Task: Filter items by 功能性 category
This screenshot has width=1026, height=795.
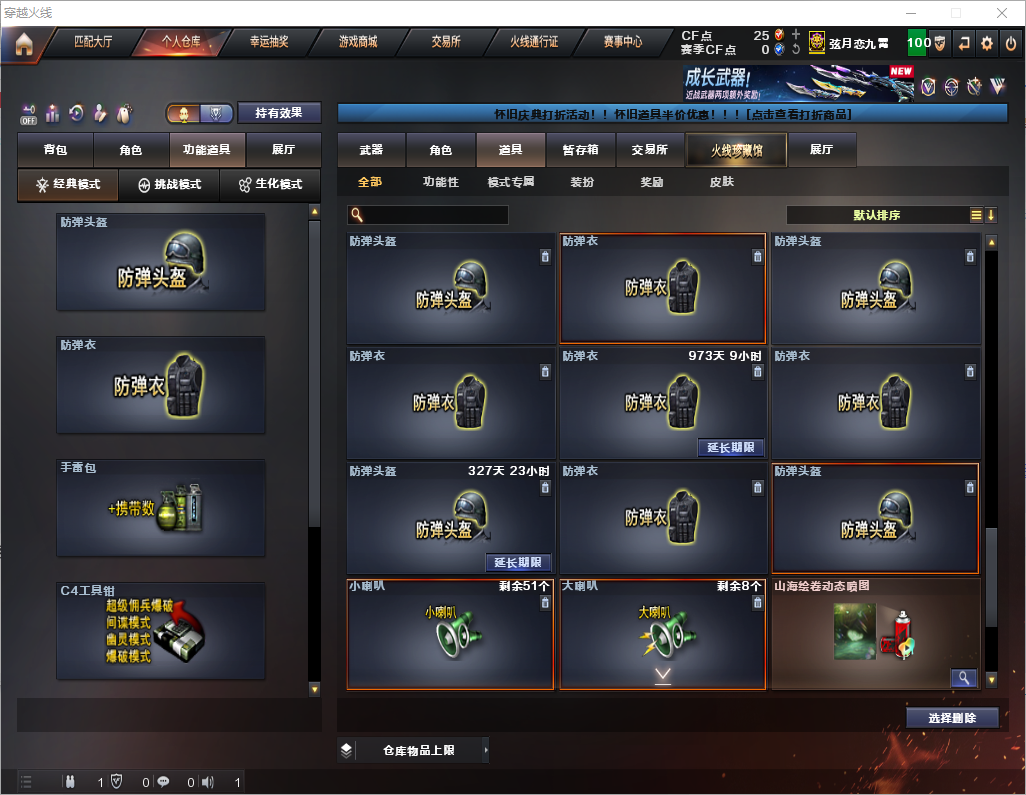Action: 440,182
